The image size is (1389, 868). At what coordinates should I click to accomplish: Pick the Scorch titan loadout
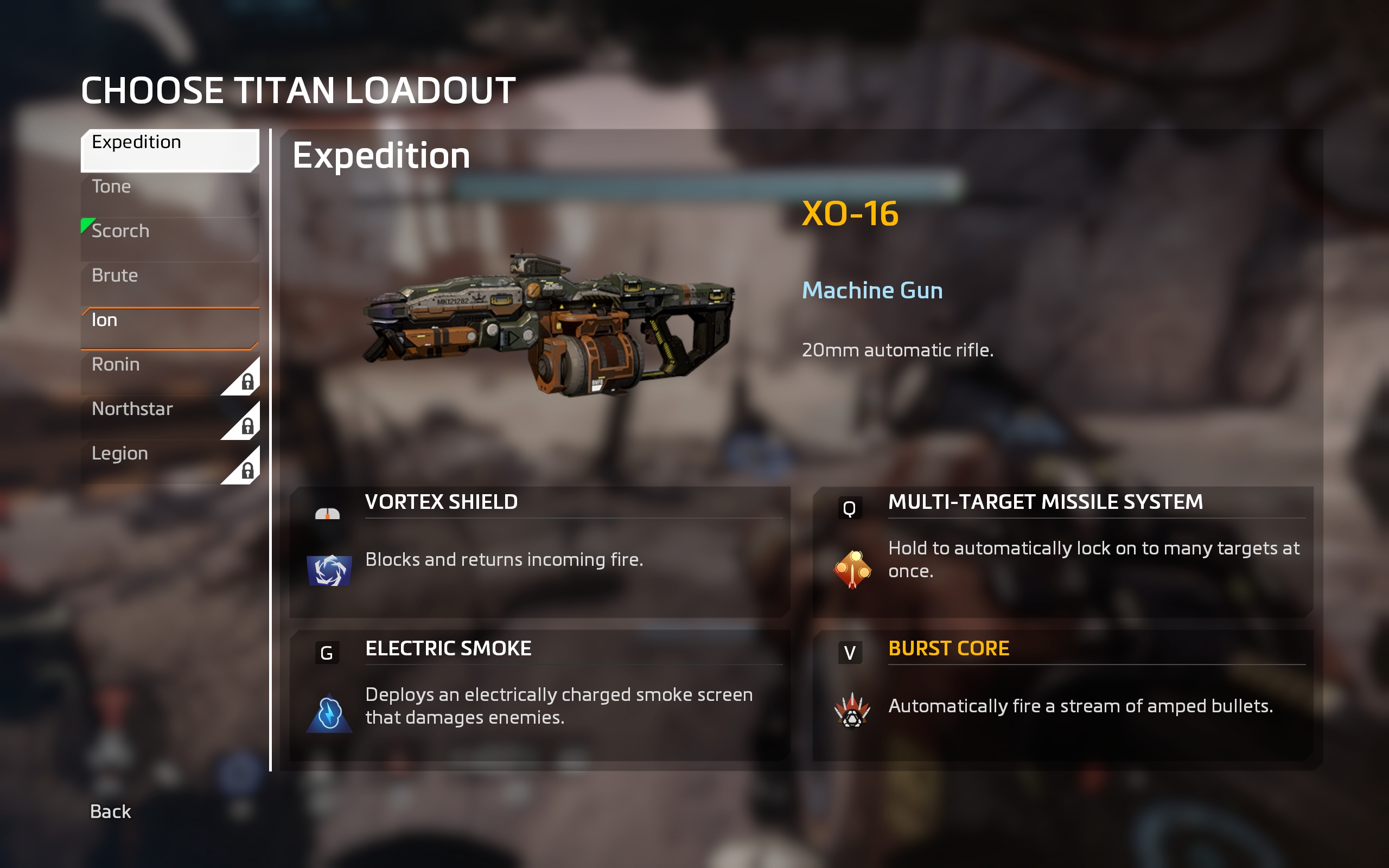coord(169,239)
